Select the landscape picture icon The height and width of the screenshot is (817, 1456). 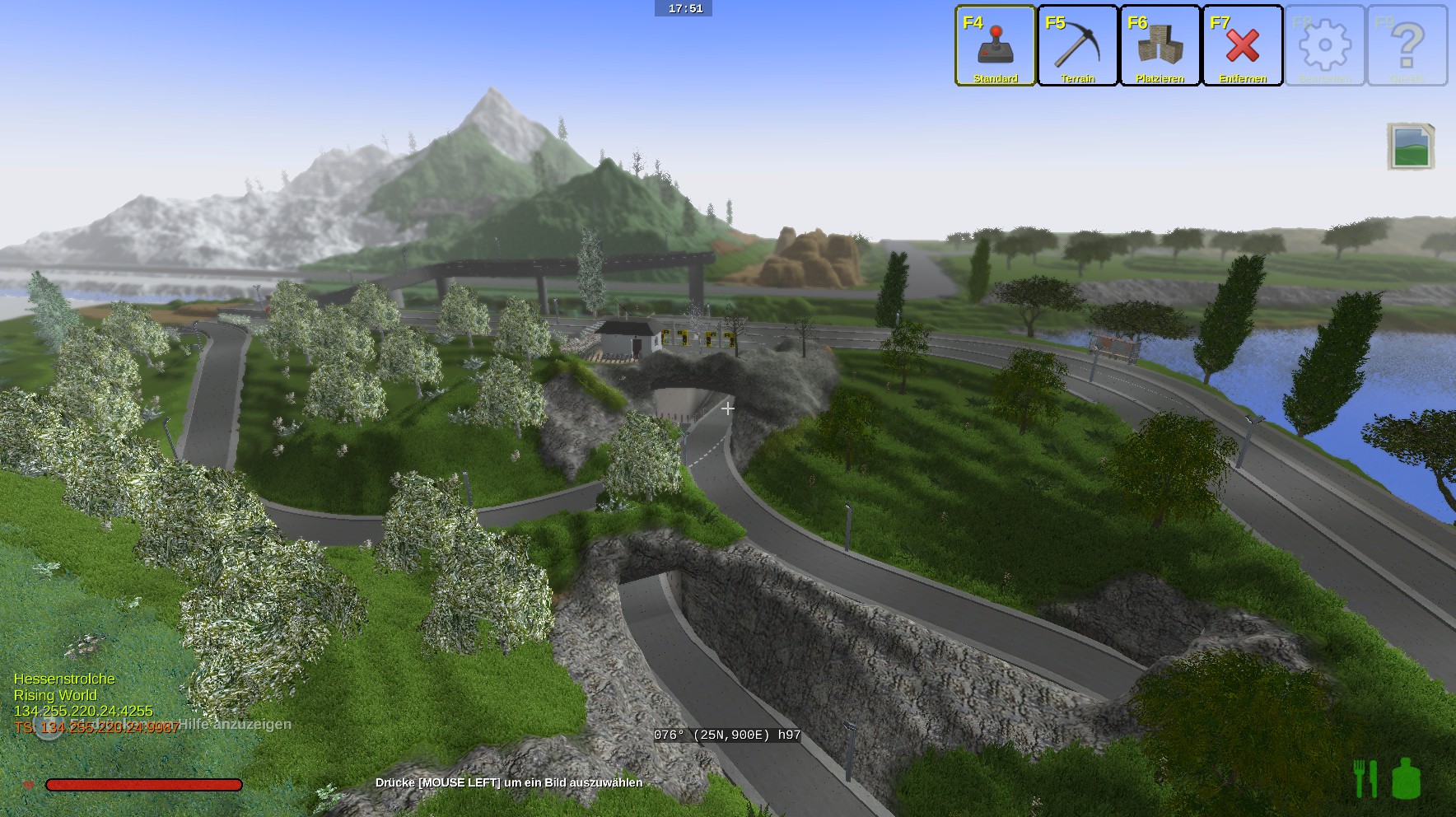(1411, 147)
